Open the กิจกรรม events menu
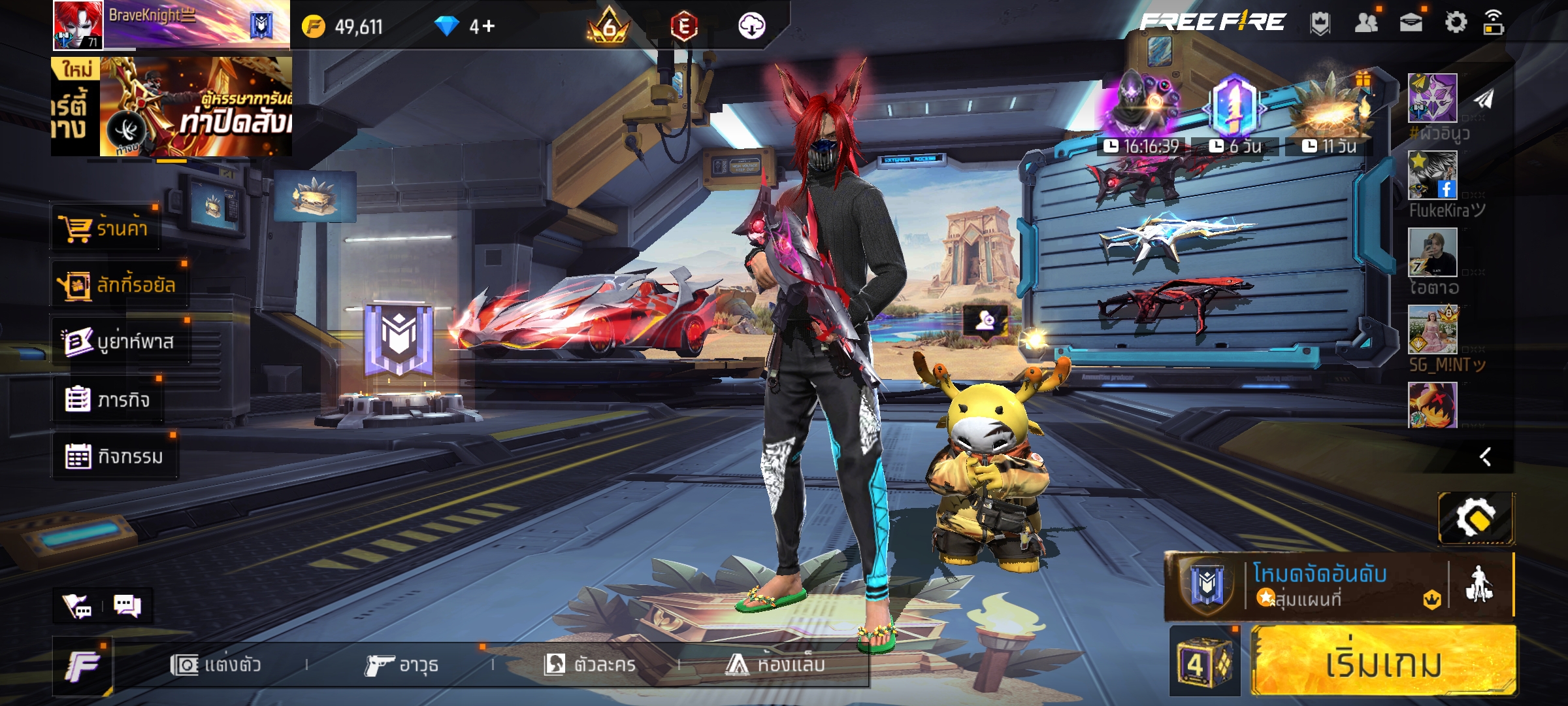This screenshot has width=1568, height=706. pos(114,456)
